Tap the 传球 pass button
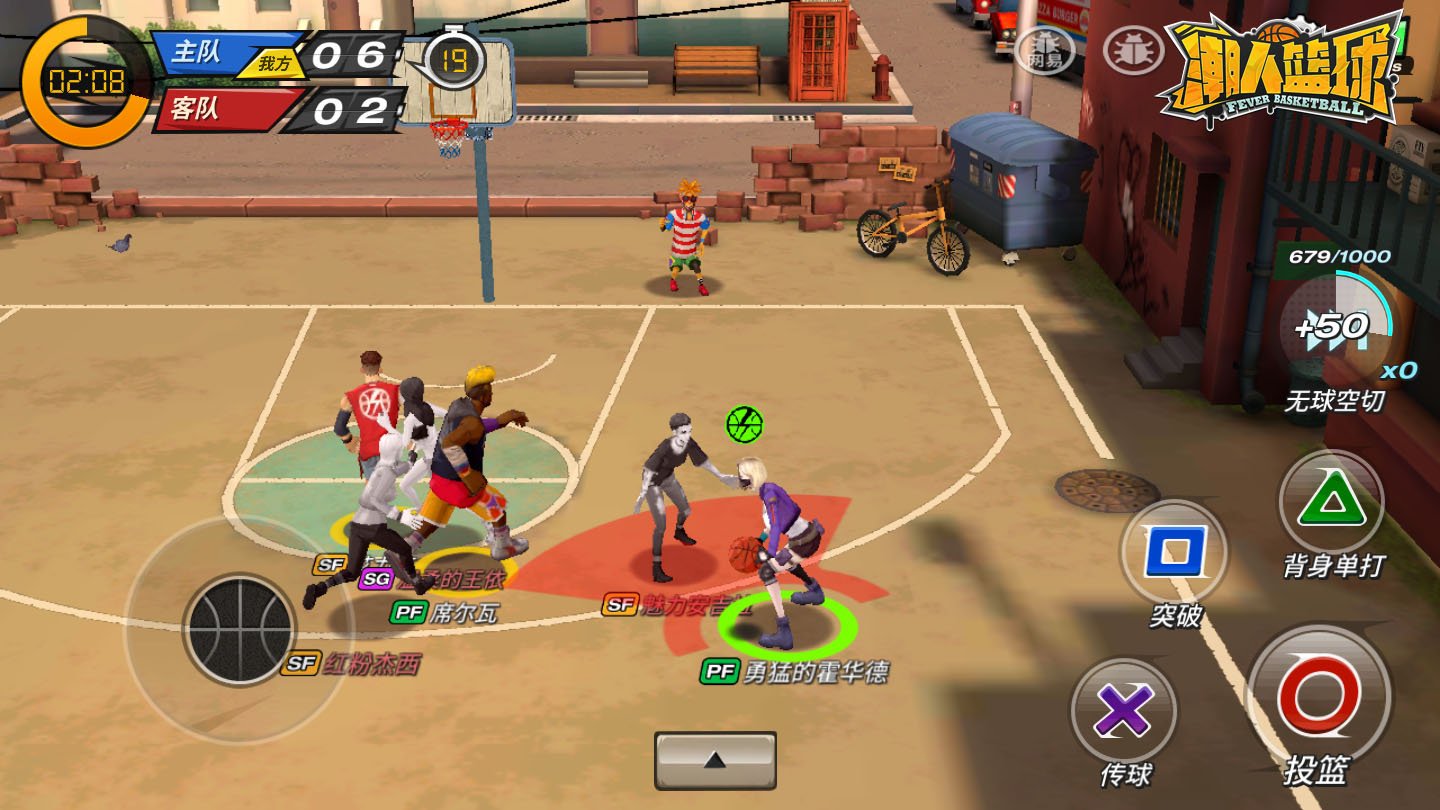This screenshot has width=1440, height=810. click(1123, 711)
